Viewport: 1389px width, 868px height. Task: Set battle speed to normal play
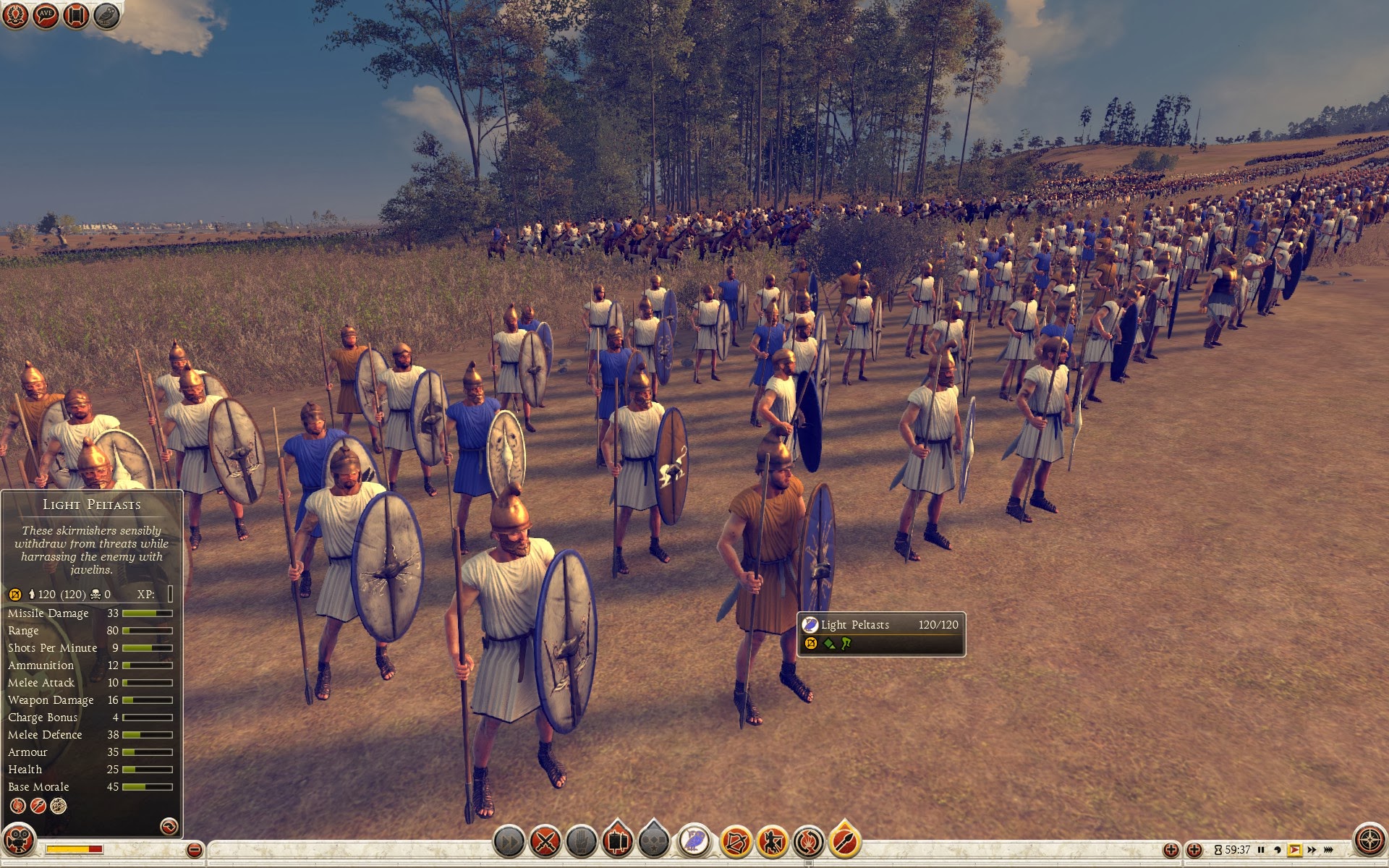tap(1295, 850)
